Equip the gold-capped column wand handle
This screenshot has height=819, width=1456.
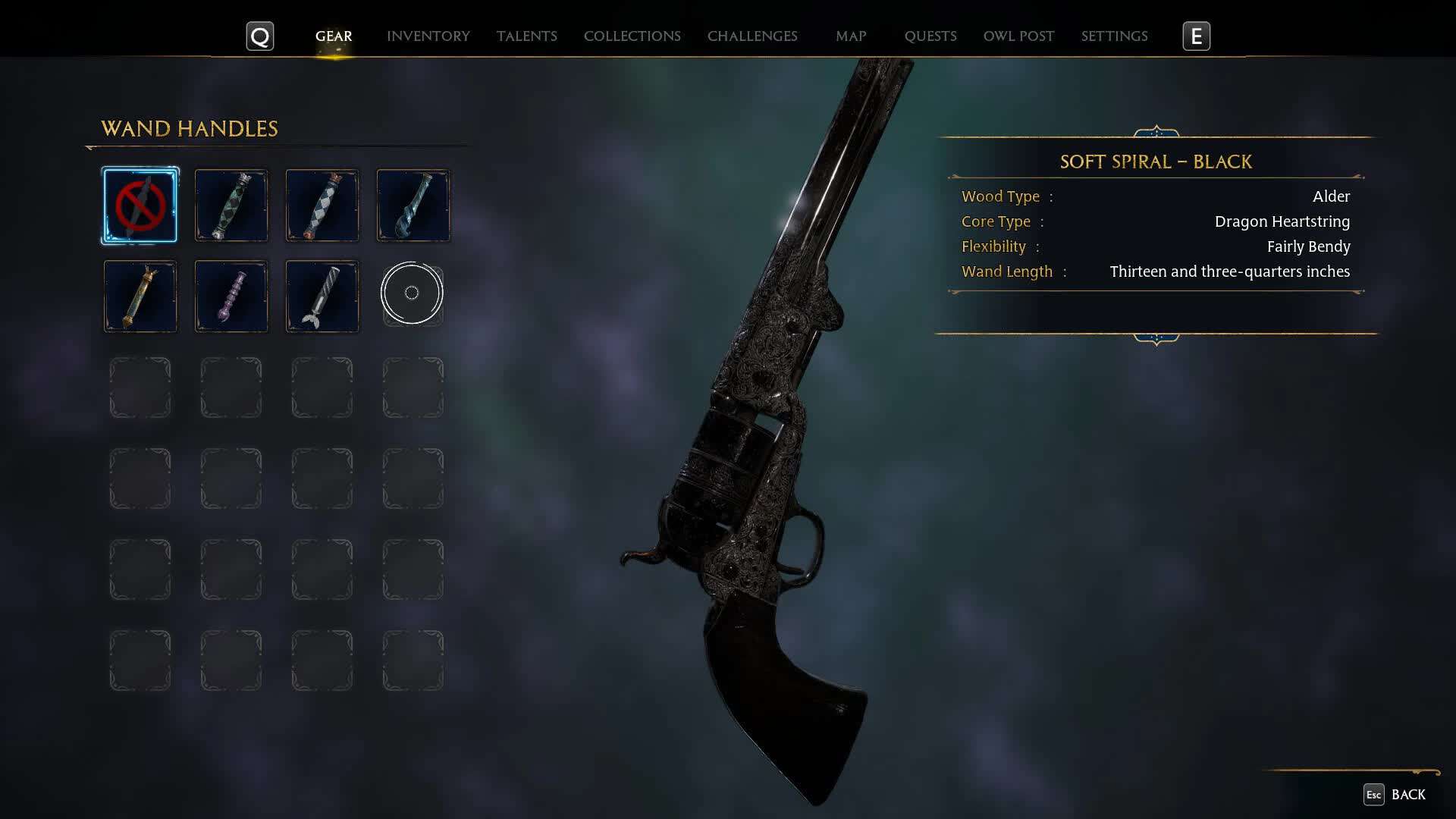[x=140, y=297]
